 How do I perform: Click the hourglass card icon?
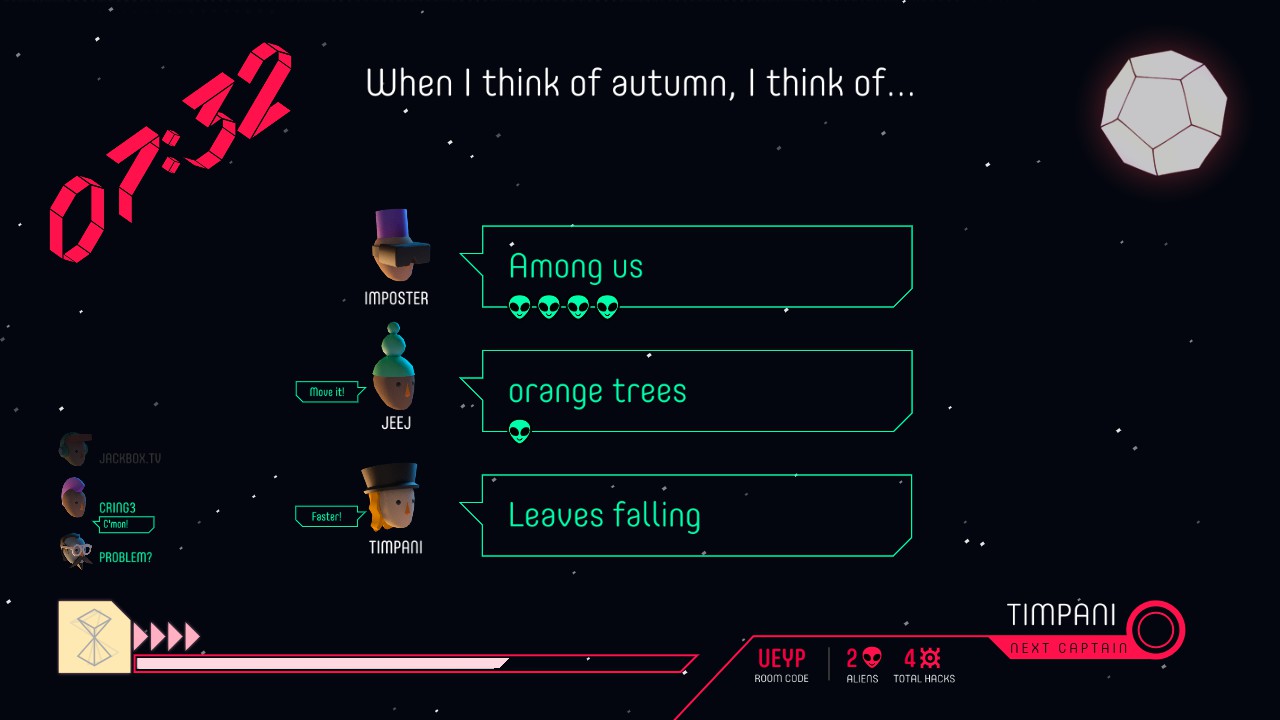pyautogui.click(x=94, y=636)
